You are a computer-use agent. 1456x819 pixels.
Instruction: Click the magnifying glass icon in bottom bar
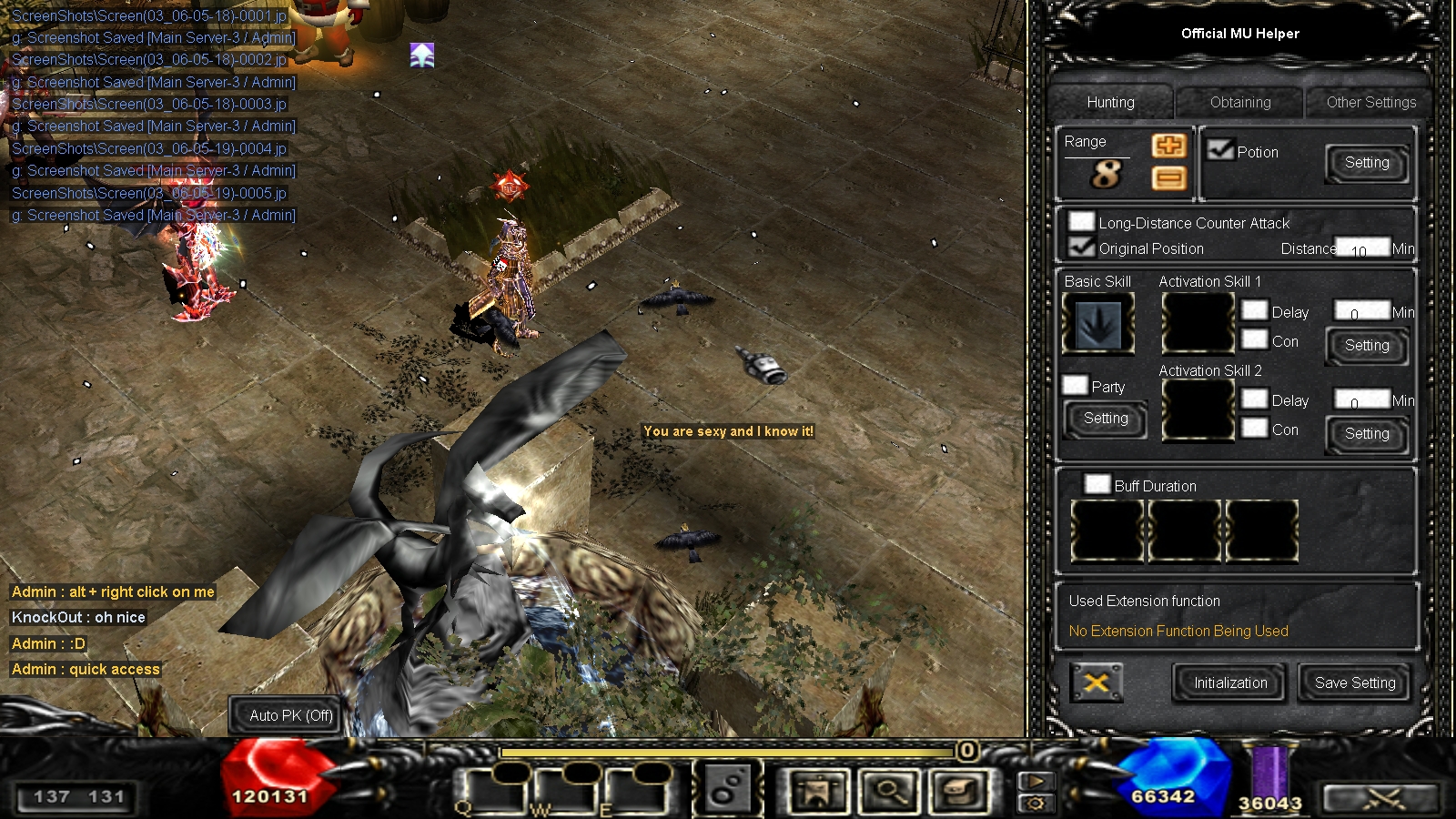[889, 790]
